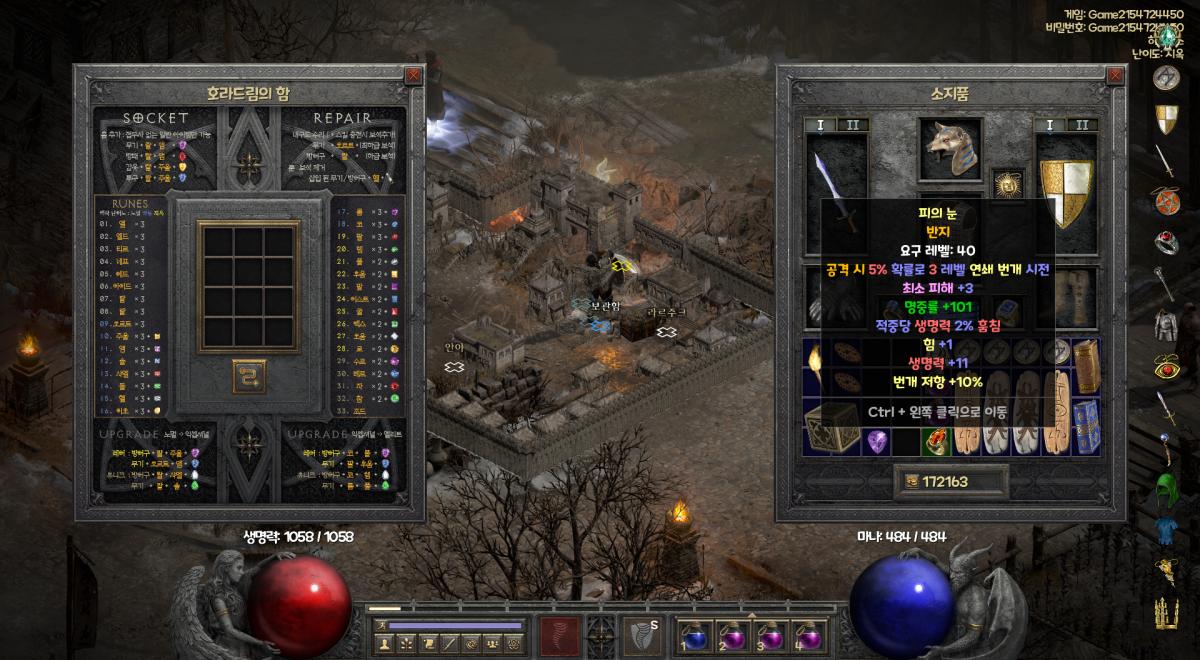The width and height of the screenshot is (1200, 660).
Task: Open the right-click skill selector
Action: coord(641,636)
